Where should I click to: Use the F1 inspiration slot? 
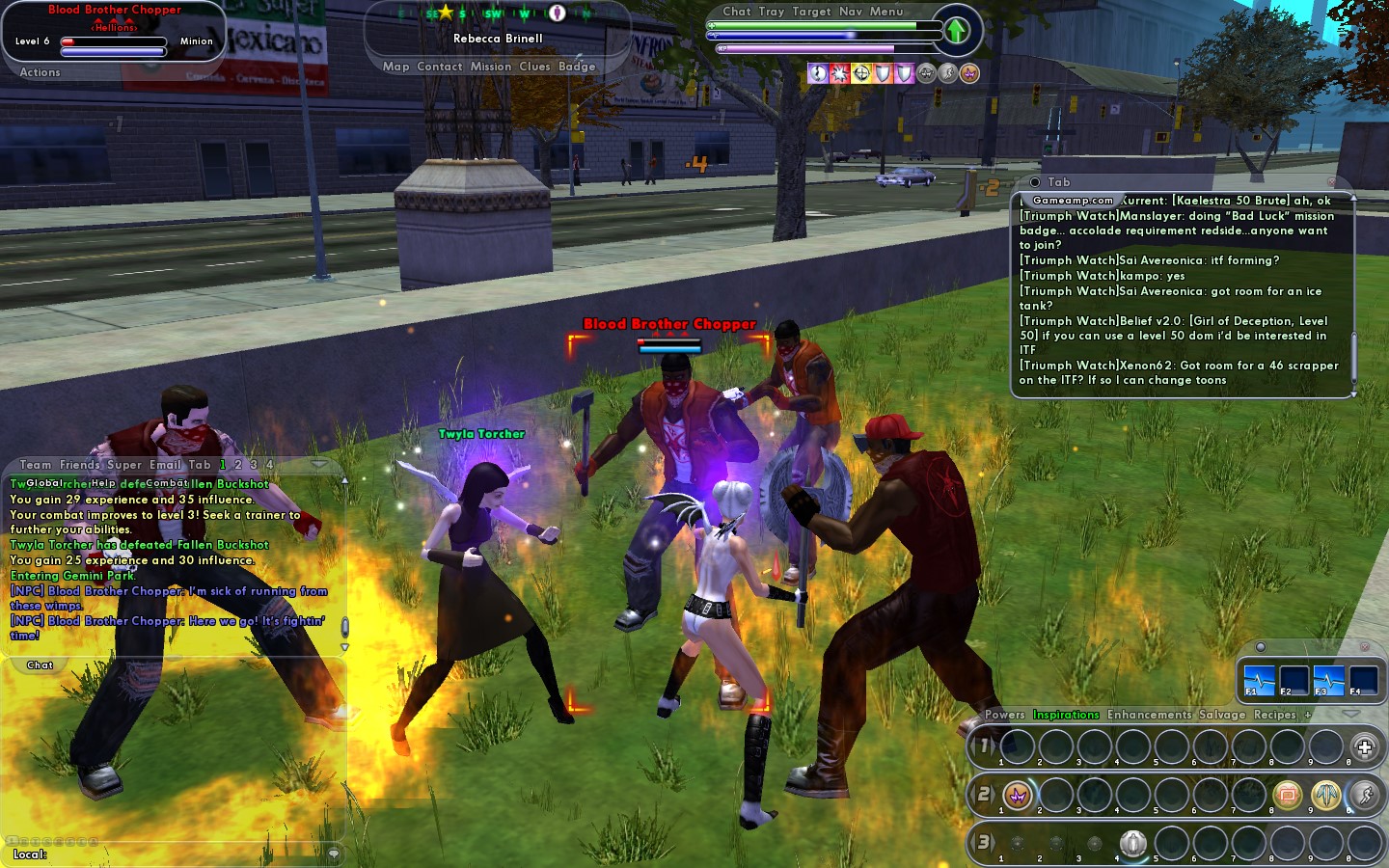click(x=1259, y=679)
